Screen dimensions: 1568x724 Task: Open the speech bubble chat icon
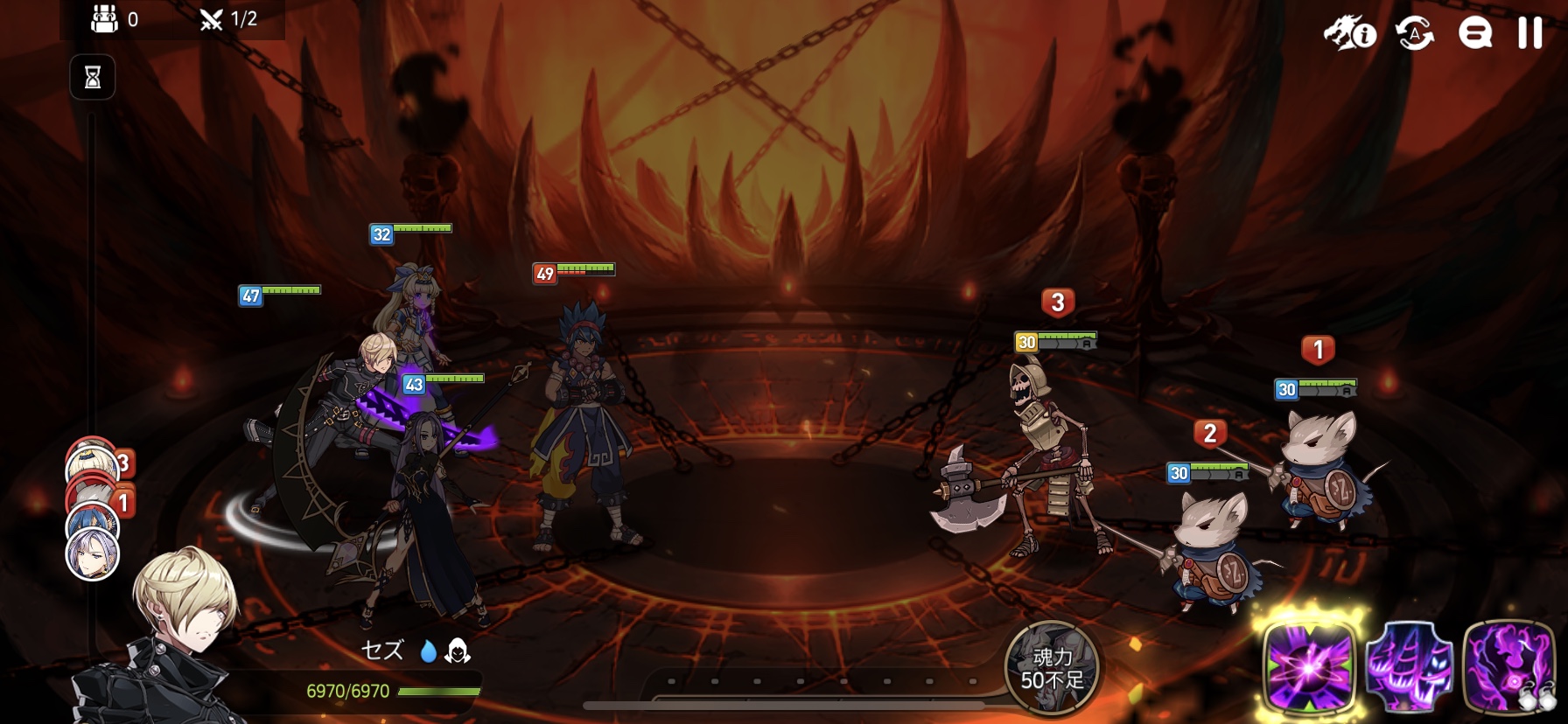click(x=1474, y=34)
